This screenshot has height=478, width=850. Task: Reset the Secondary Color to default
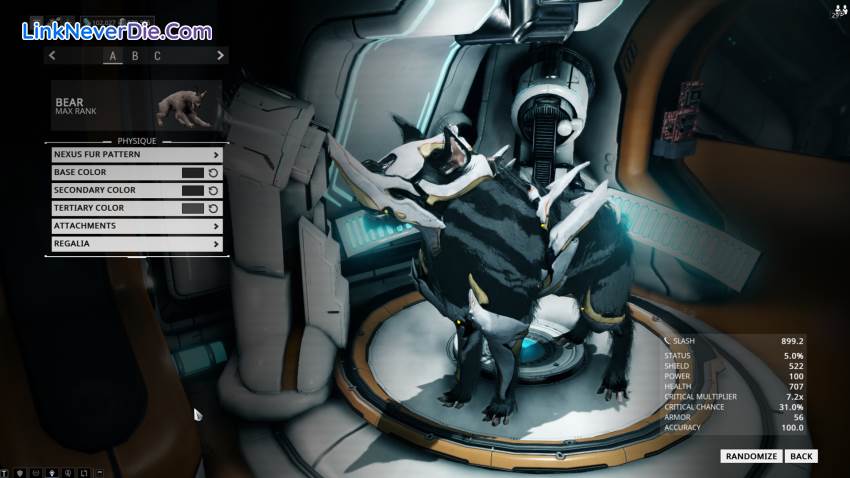(214, 190)
